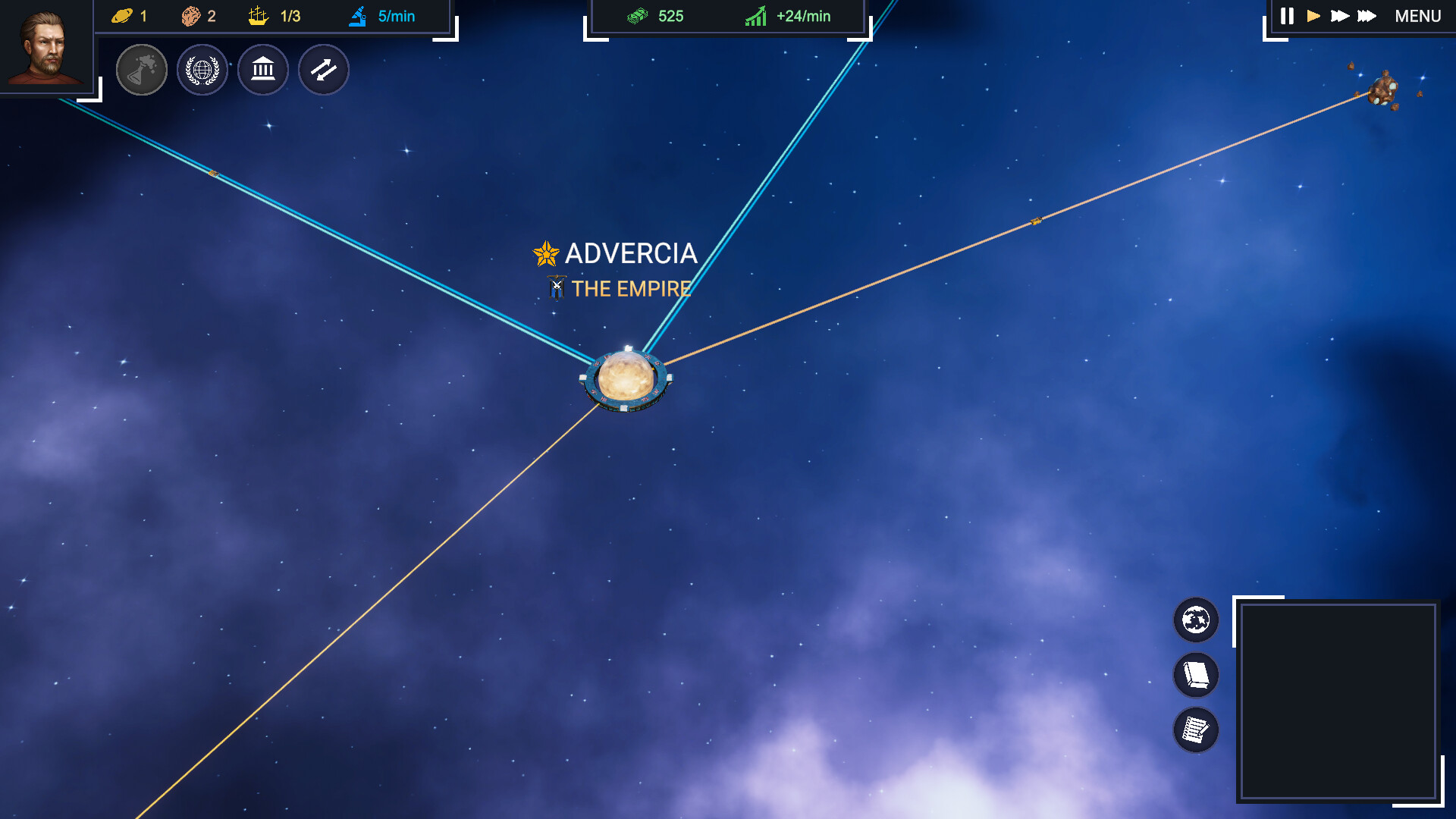Open the government panel via bank icon

coord(262,69)
